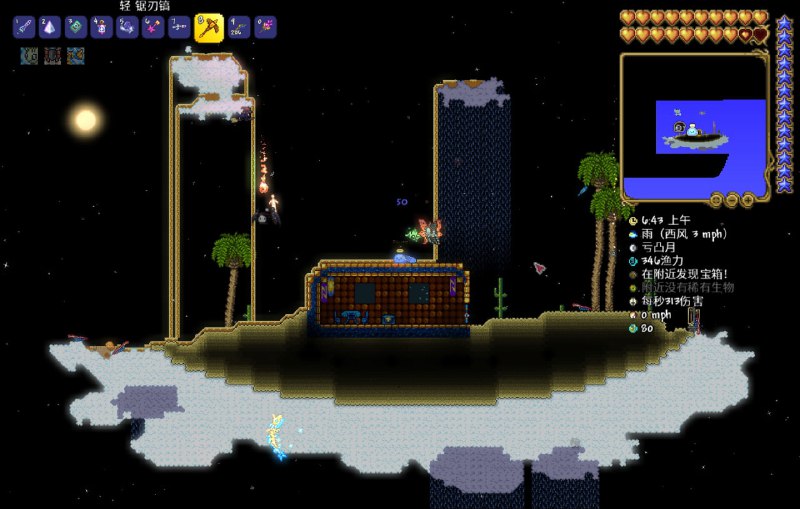The height and width of the screenshot is (509, 800).
Task: Select the item in hotbar slot 7
Action: pyautogui.click(x=179, y=28)
